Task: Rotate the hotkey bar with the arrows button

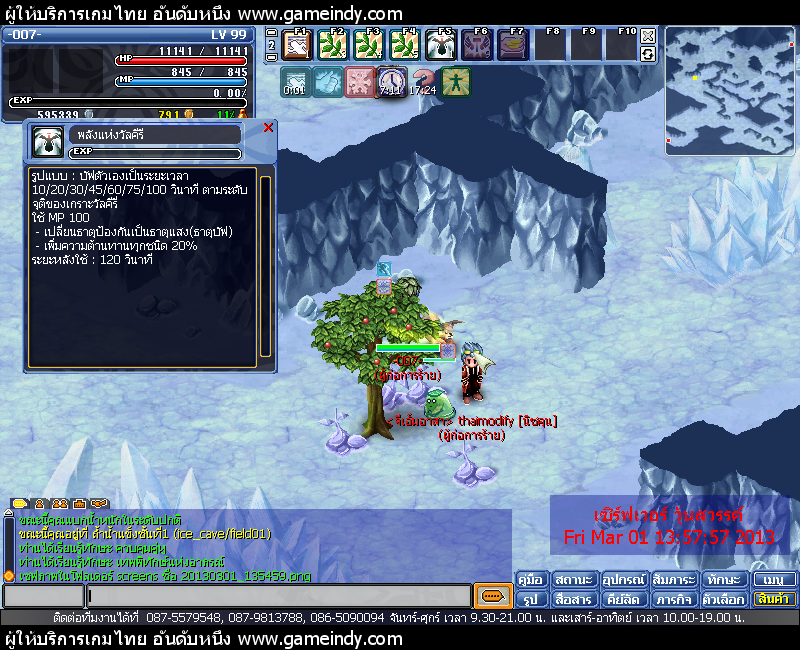Action: click(x=648, y=53)
